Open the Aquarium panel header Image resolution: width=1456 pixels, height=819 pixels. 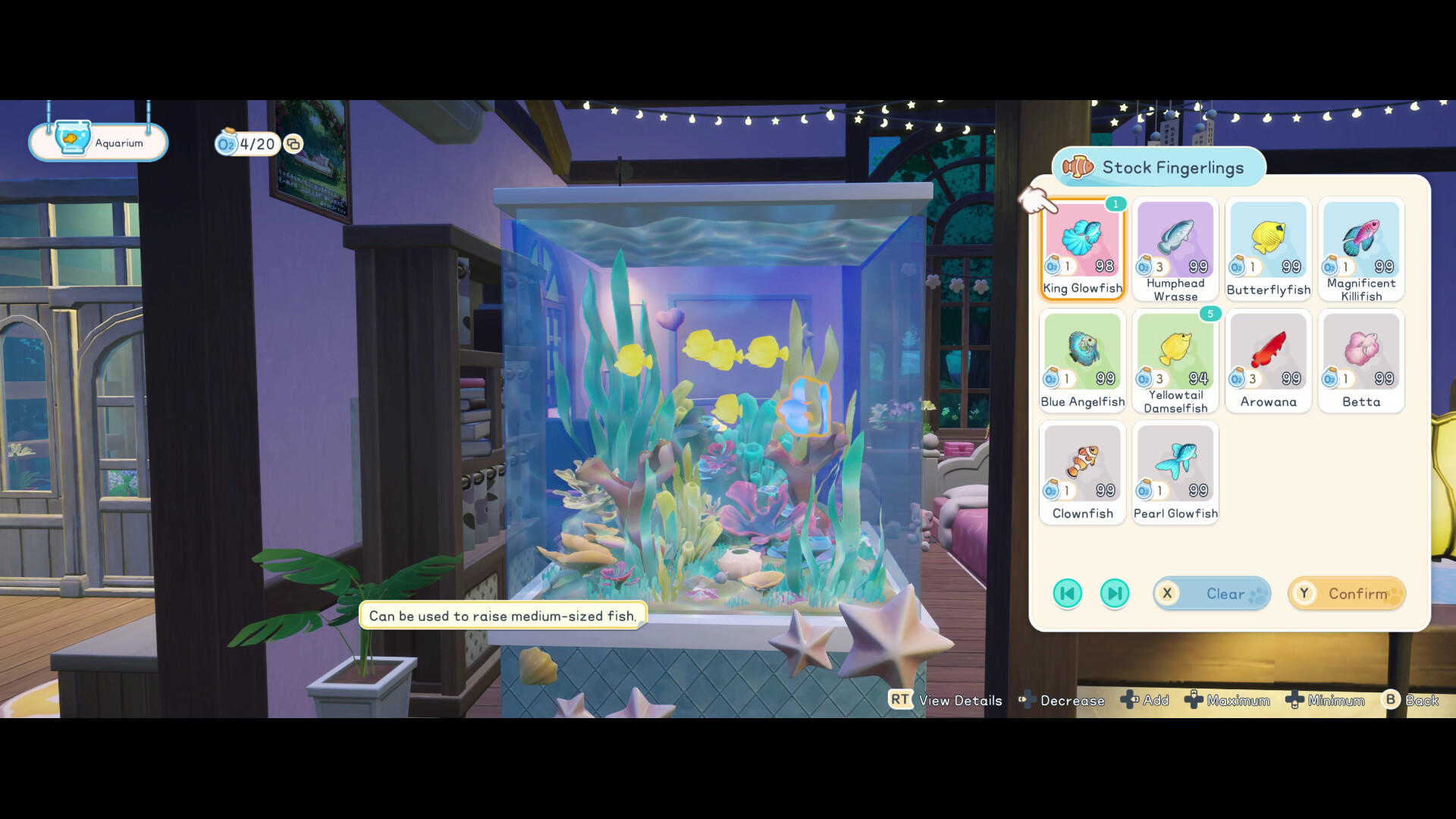point(98,142)
